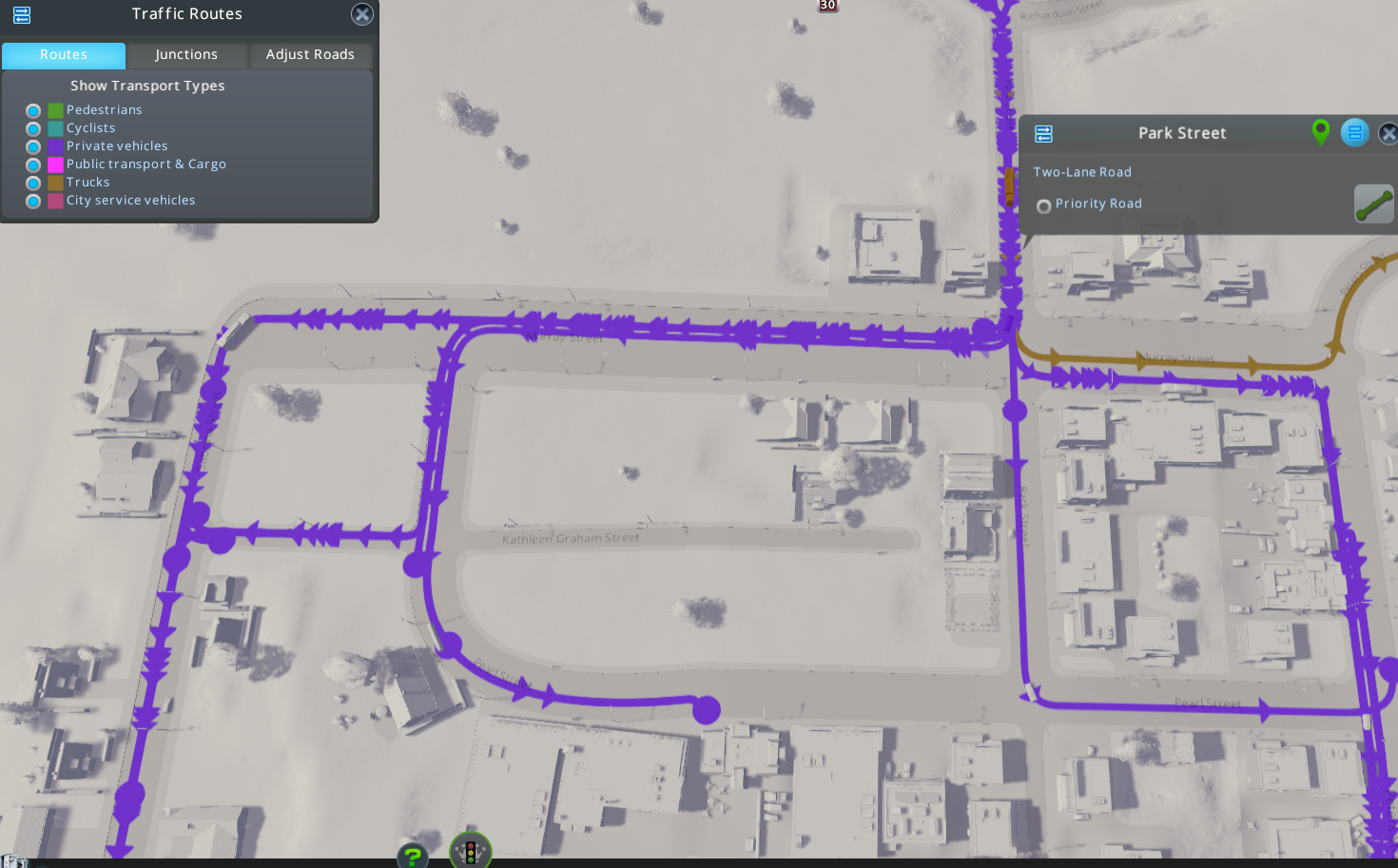Select the Routes tab
This screenshot has width=1398, height=868.
pos(63,54)
